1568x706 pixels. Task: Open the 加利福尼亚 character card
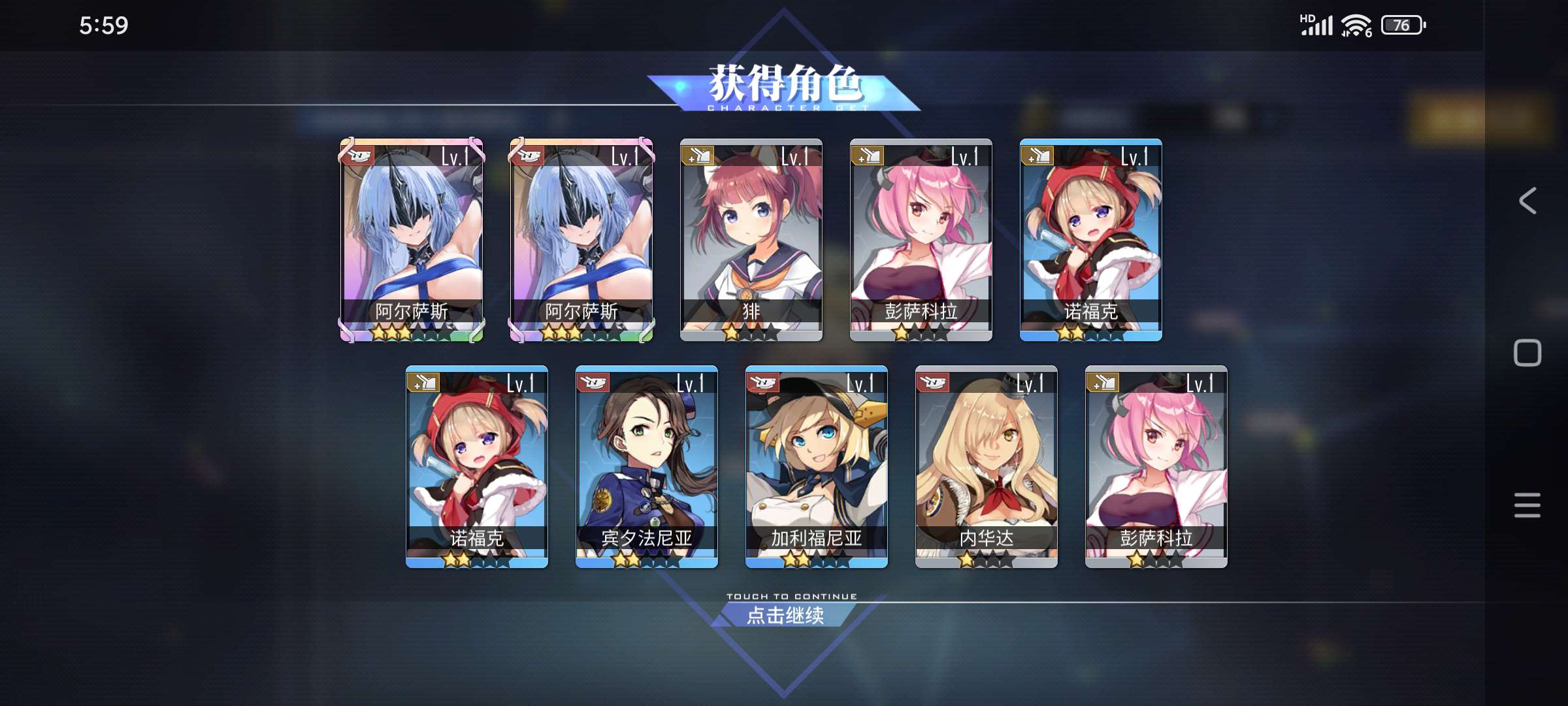tap(816, 466)
